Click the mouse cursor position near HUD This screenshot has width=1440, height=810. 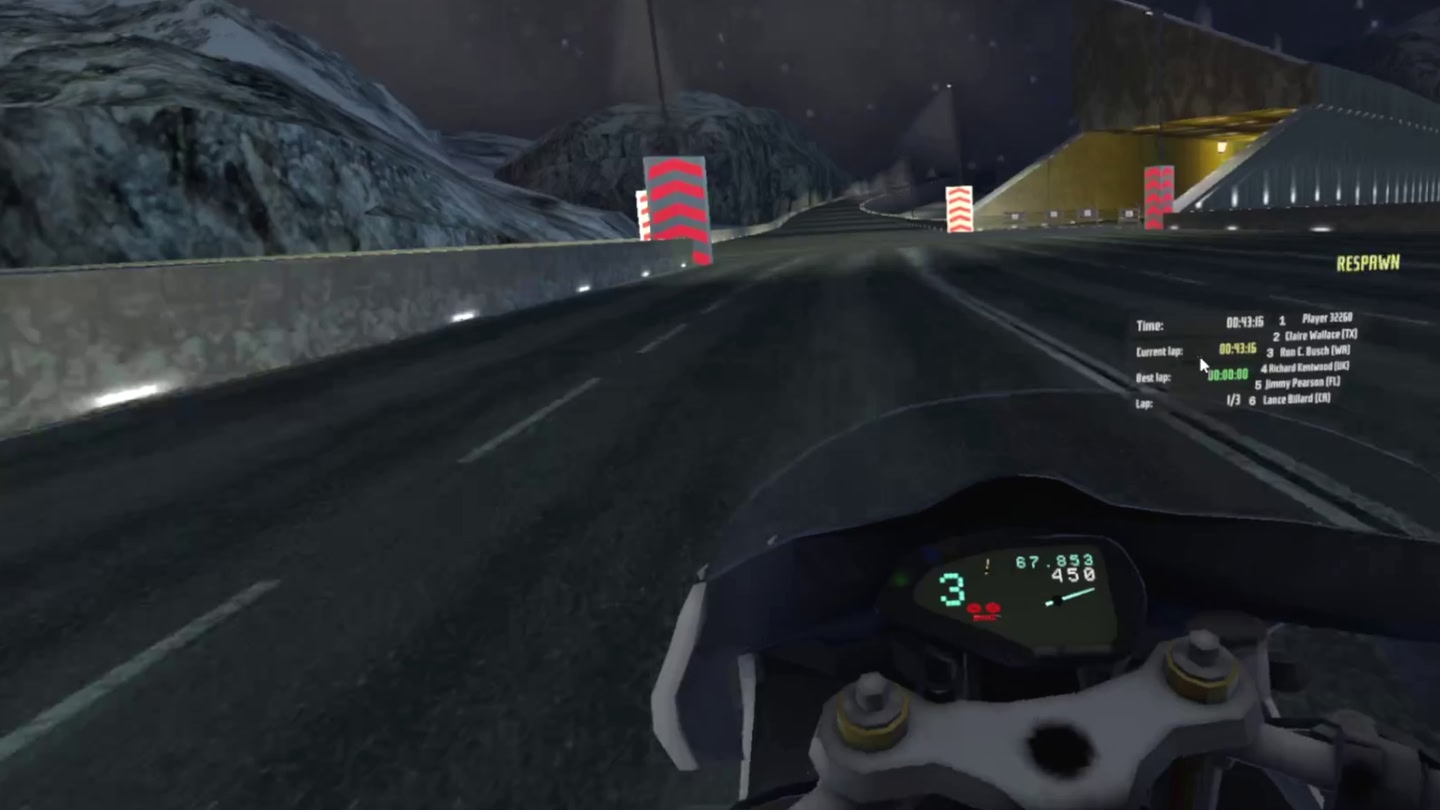[1202, 367]
